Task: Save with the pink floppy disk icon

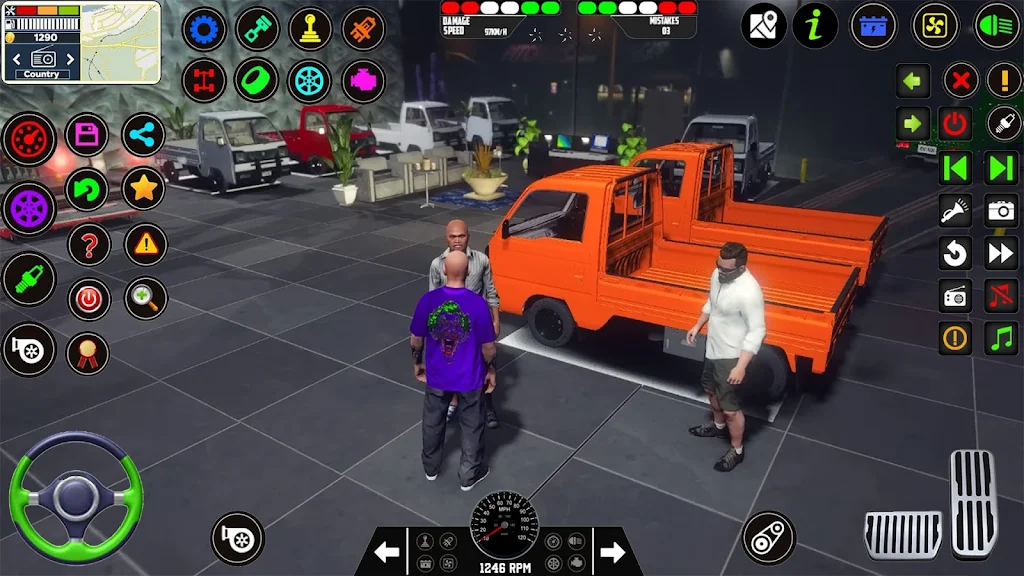Action: pyautogui.click(x=87, y=135)
